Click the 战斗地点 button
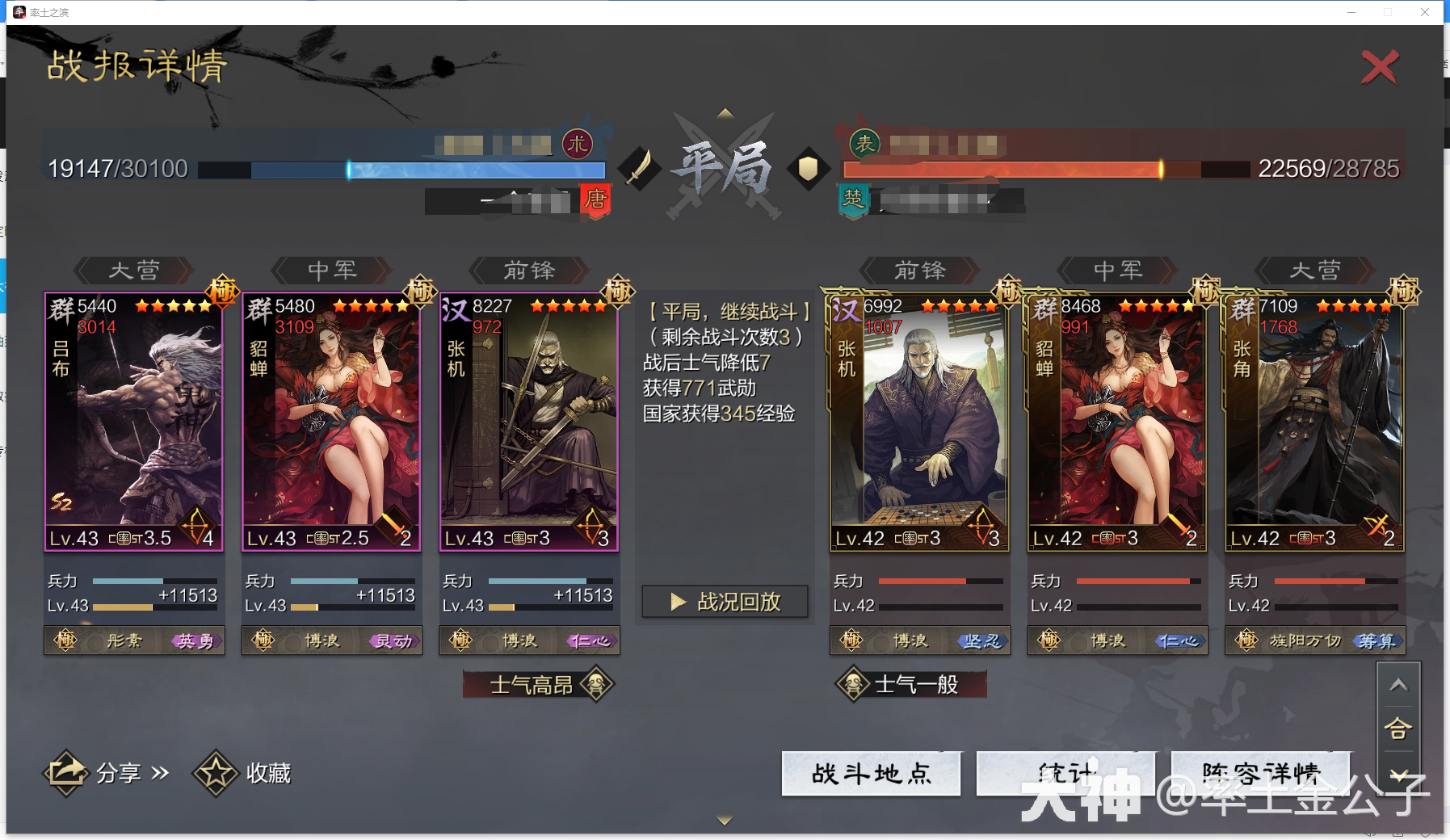1450x840 pixels. click(x=871, y=773)
